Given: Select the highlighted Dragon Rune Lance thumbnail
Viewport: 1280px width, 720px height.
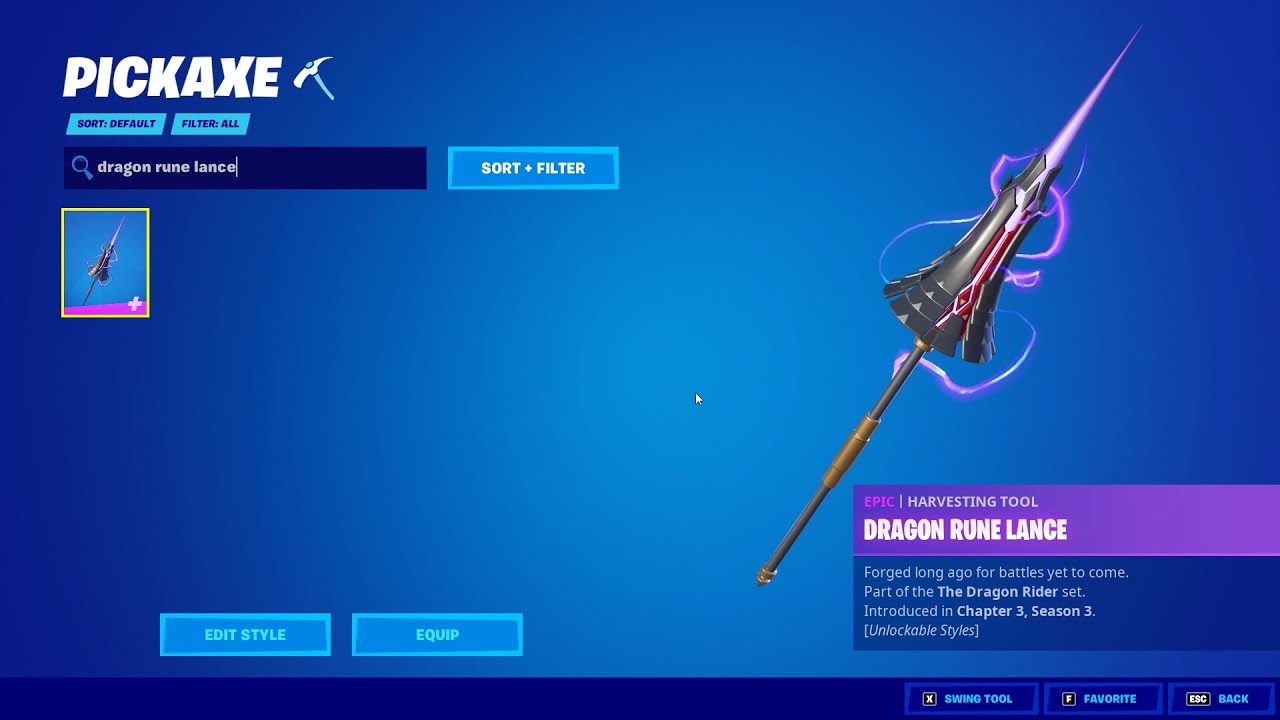Looking at the screenshot, I should pyautogui.click(x=105, y=261).
